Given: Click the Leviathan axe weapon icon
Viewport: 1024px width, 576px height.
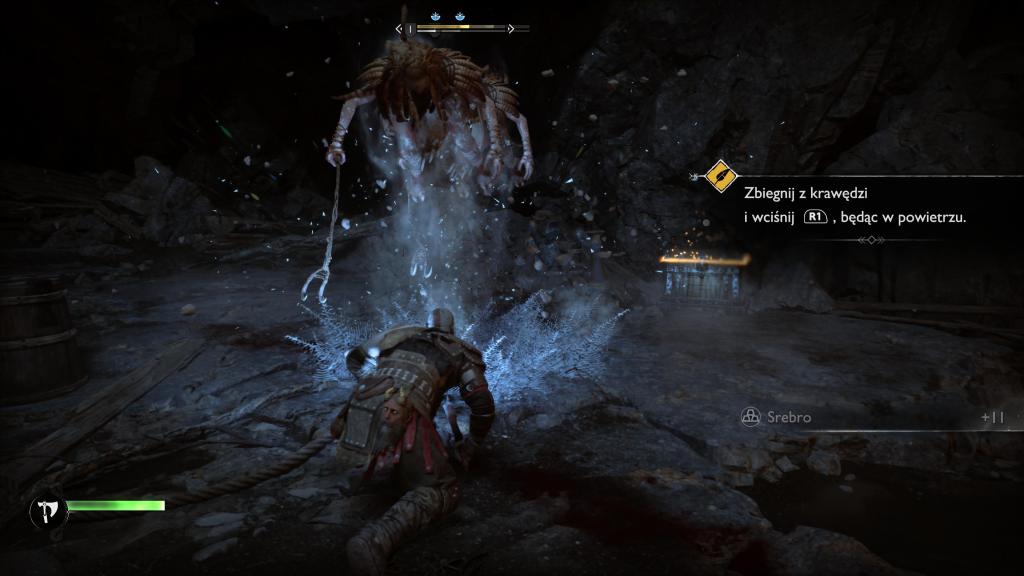Looking at the screenshot, I should [48, 511].
